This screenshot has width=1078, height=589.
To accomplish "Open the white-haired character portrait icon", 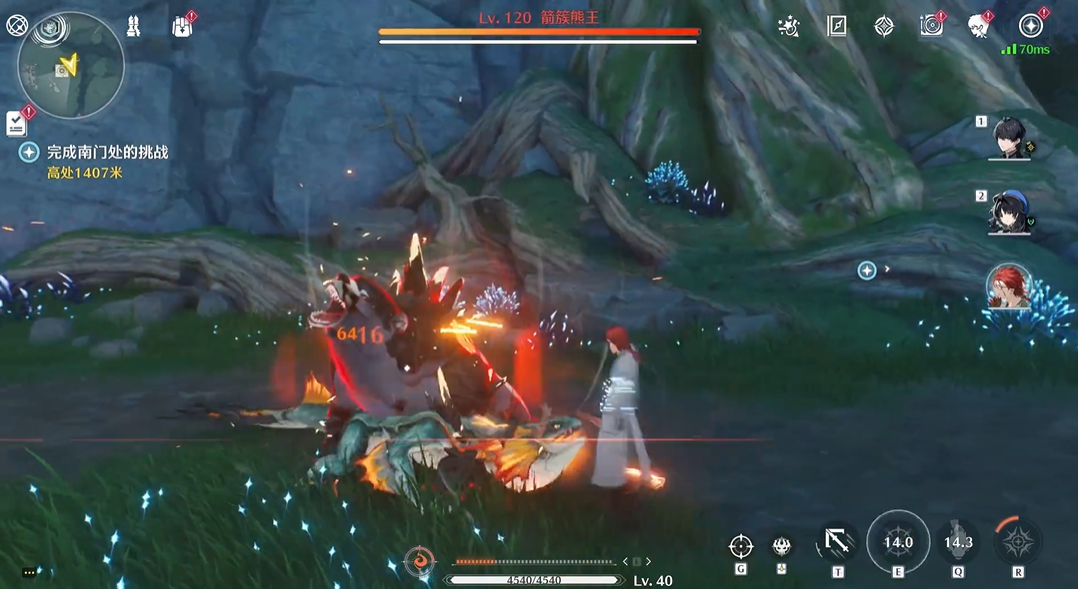I will click(978, 26).
